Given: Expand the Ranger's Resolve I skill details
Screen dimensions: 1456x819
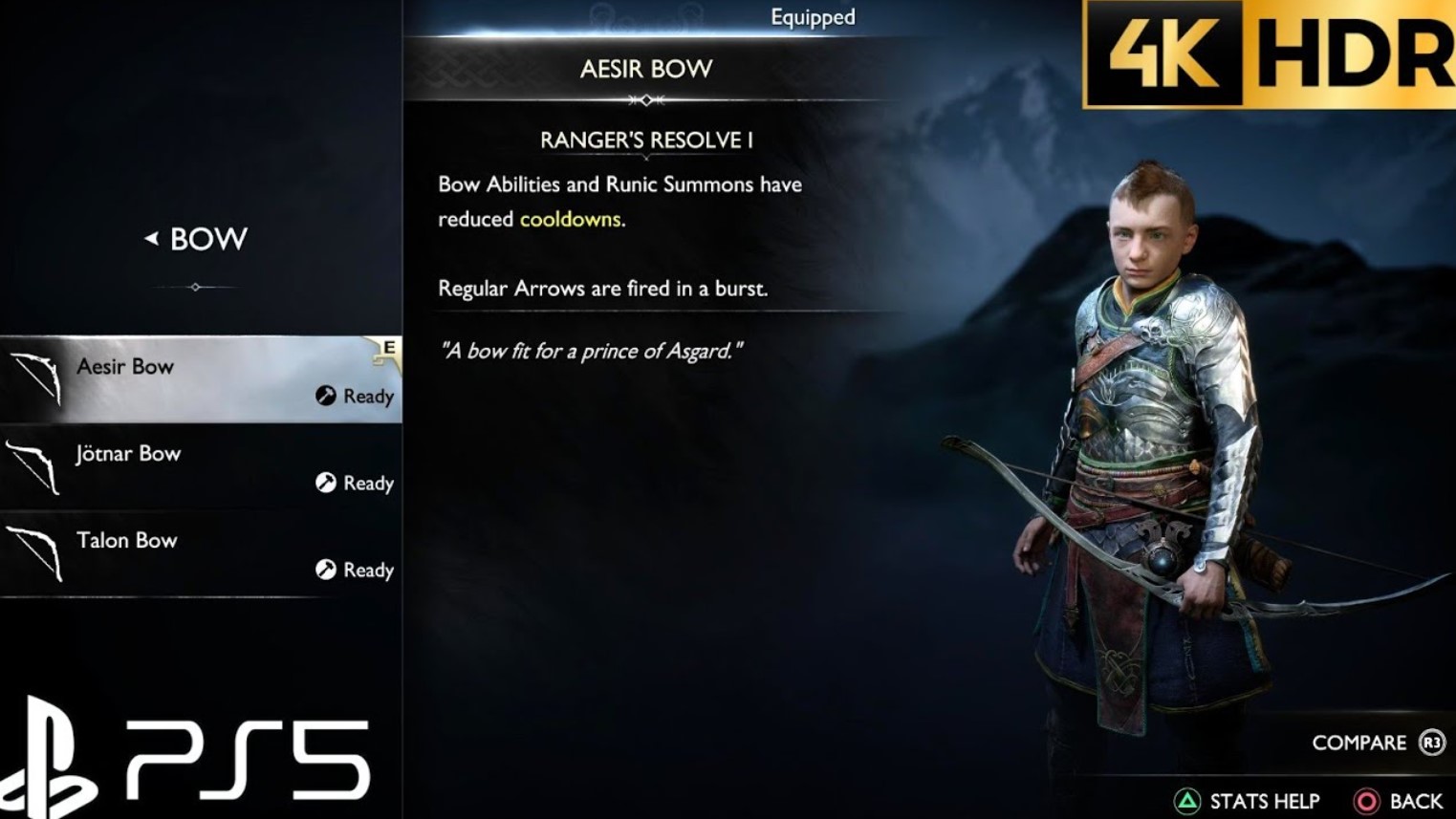Looking at the screenshot, I should (647, 140).
